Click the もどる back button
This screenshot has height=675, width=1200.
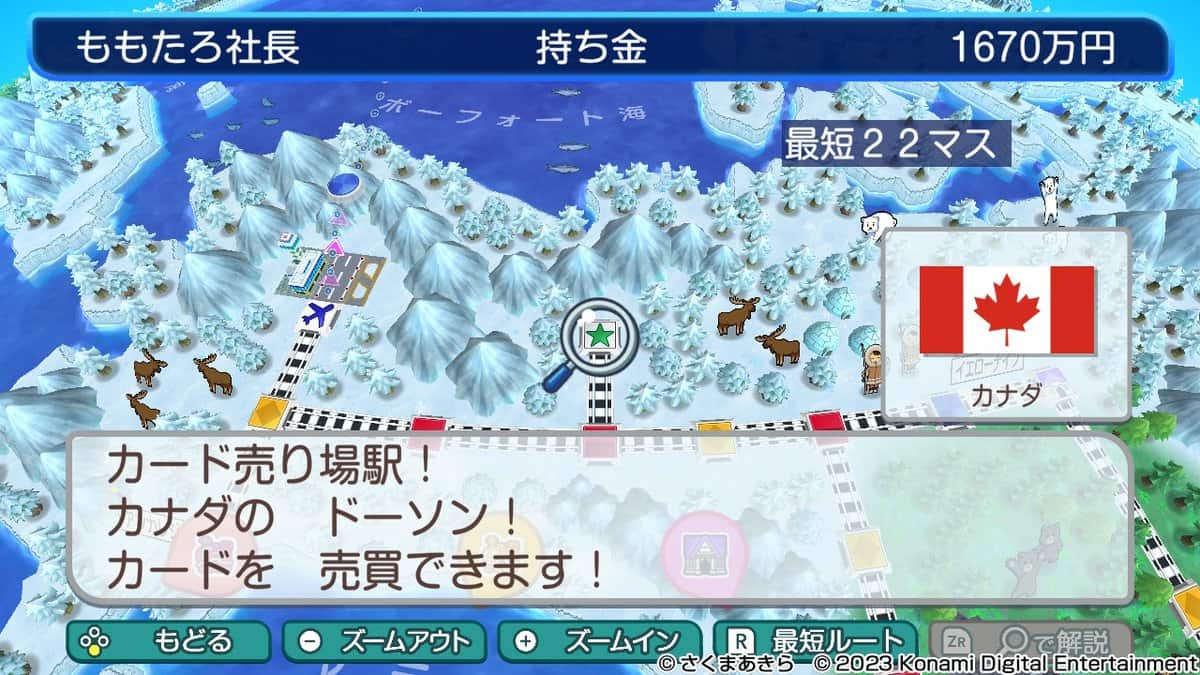click(x=168, y=640)
